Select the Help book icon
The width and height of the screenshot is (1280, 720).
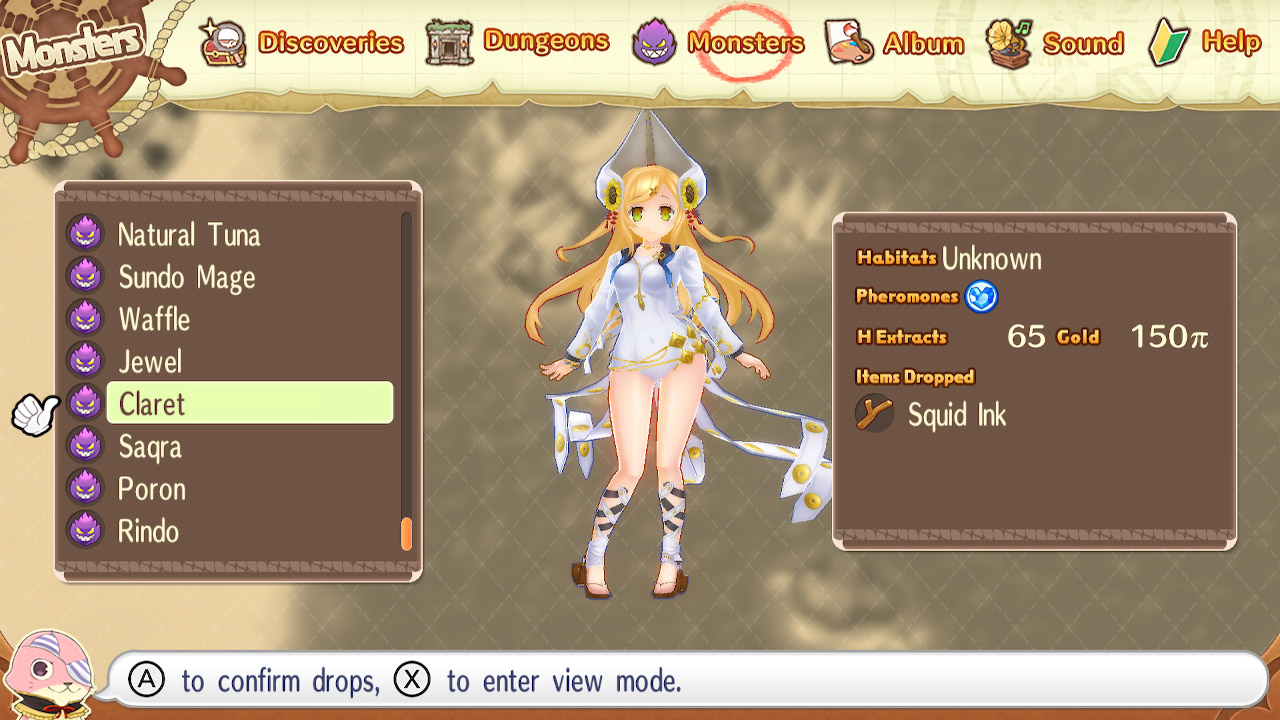click(x=1170, y=42)
